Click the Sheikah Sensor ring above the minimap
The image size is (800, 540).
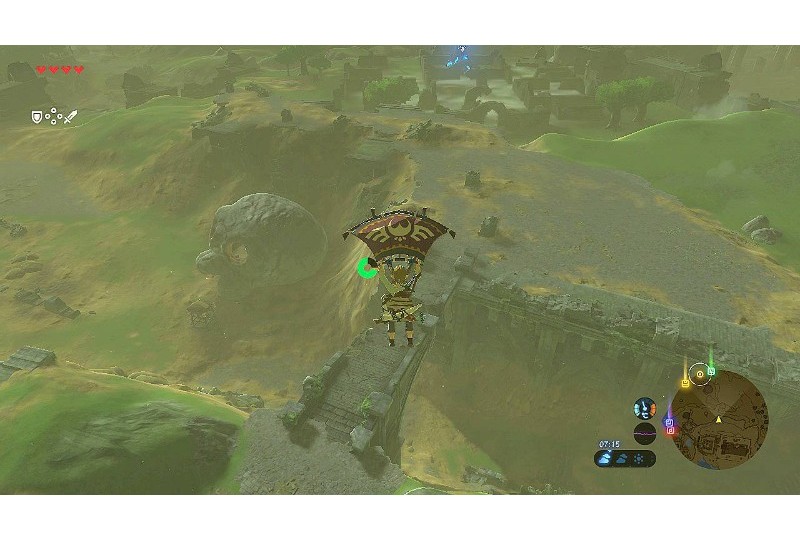coord(700,372)
